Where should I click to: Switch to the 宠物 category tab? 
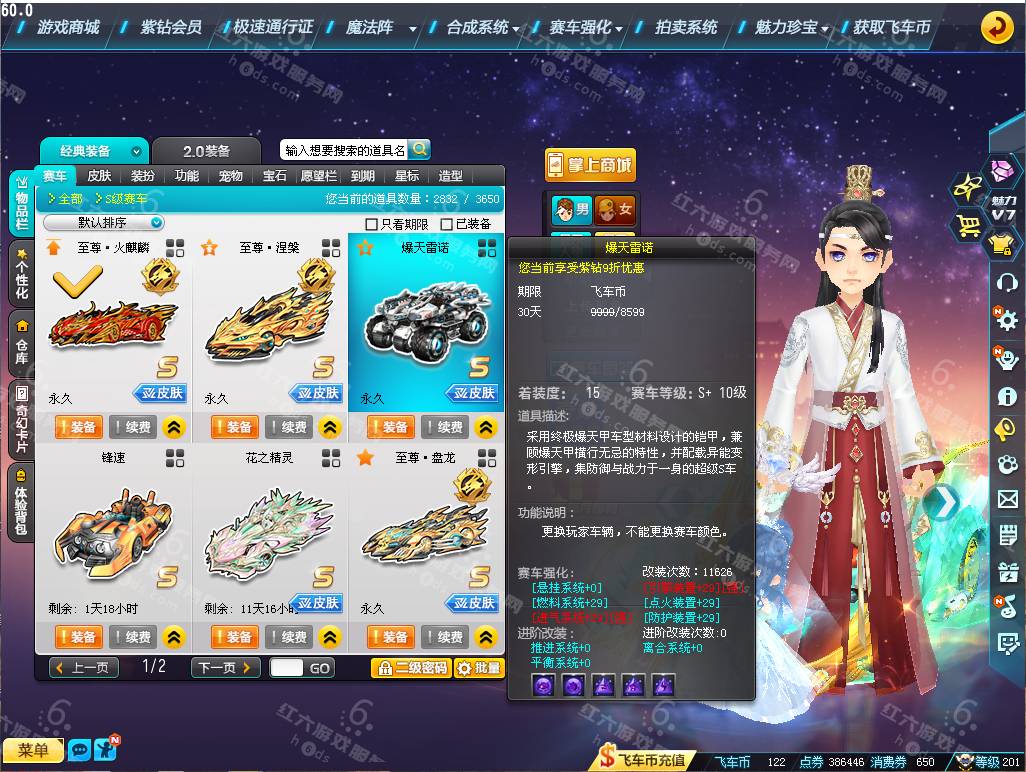pos(231,176)
